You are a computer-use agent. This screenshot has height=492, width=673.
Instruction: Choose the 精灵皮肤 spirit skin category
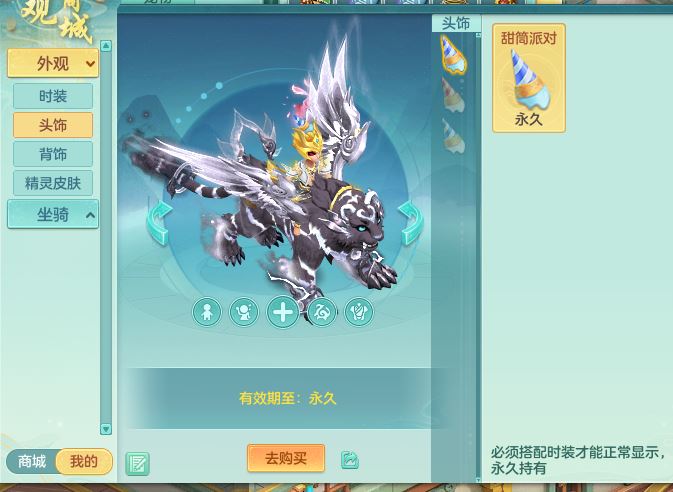pyautogui.click(x=53, y=183)
